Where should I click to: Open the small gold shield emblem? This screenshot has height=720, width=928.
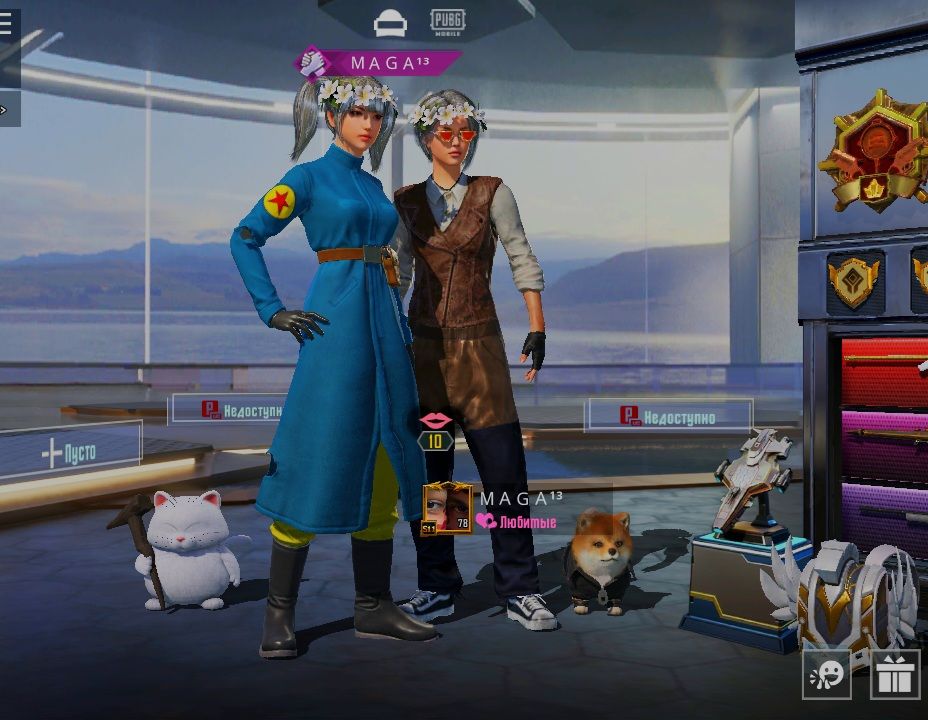coord(853,280)
